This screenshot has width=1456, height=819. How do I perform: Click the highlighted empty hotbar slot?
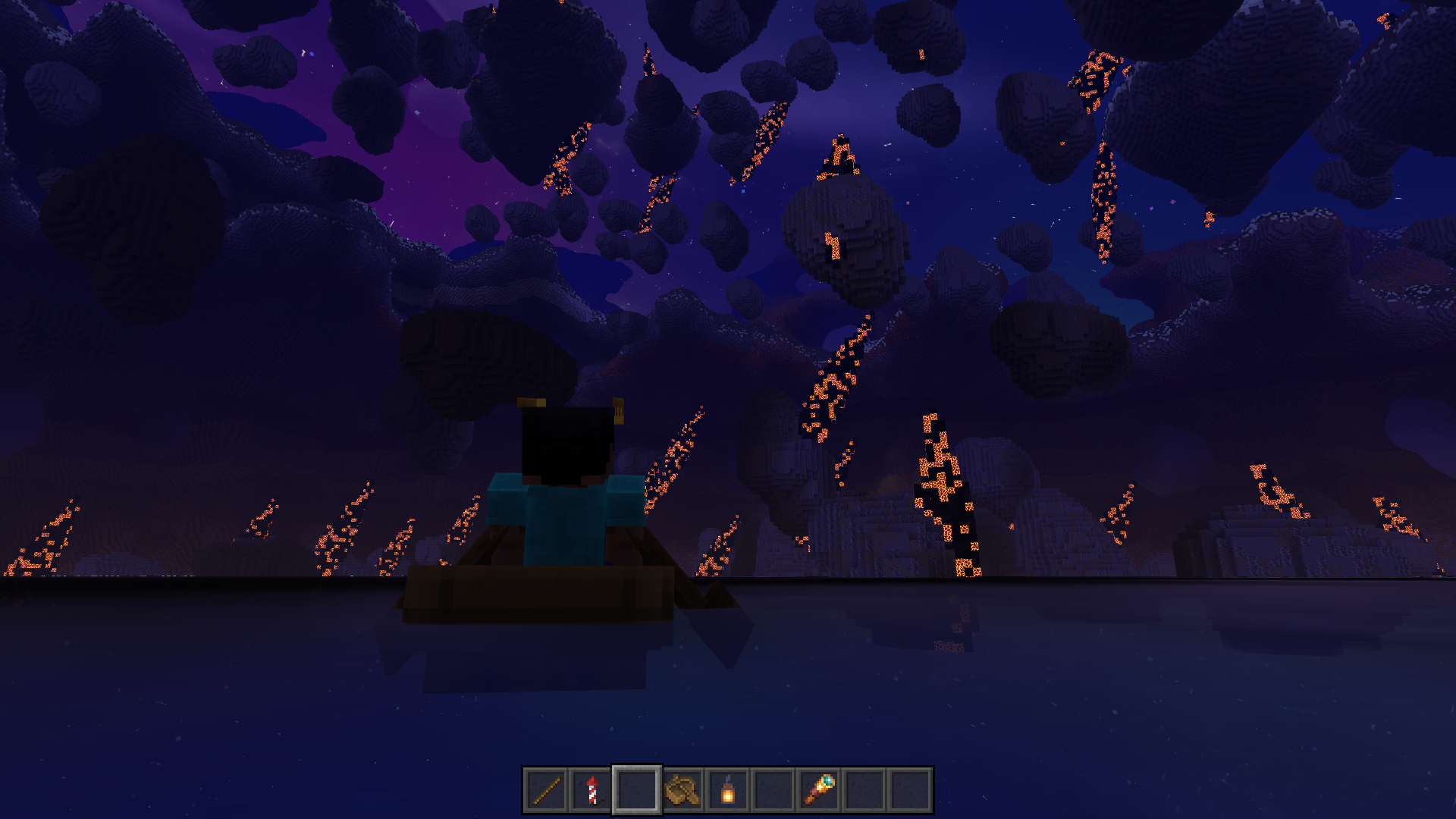click(x=637, y=790)
